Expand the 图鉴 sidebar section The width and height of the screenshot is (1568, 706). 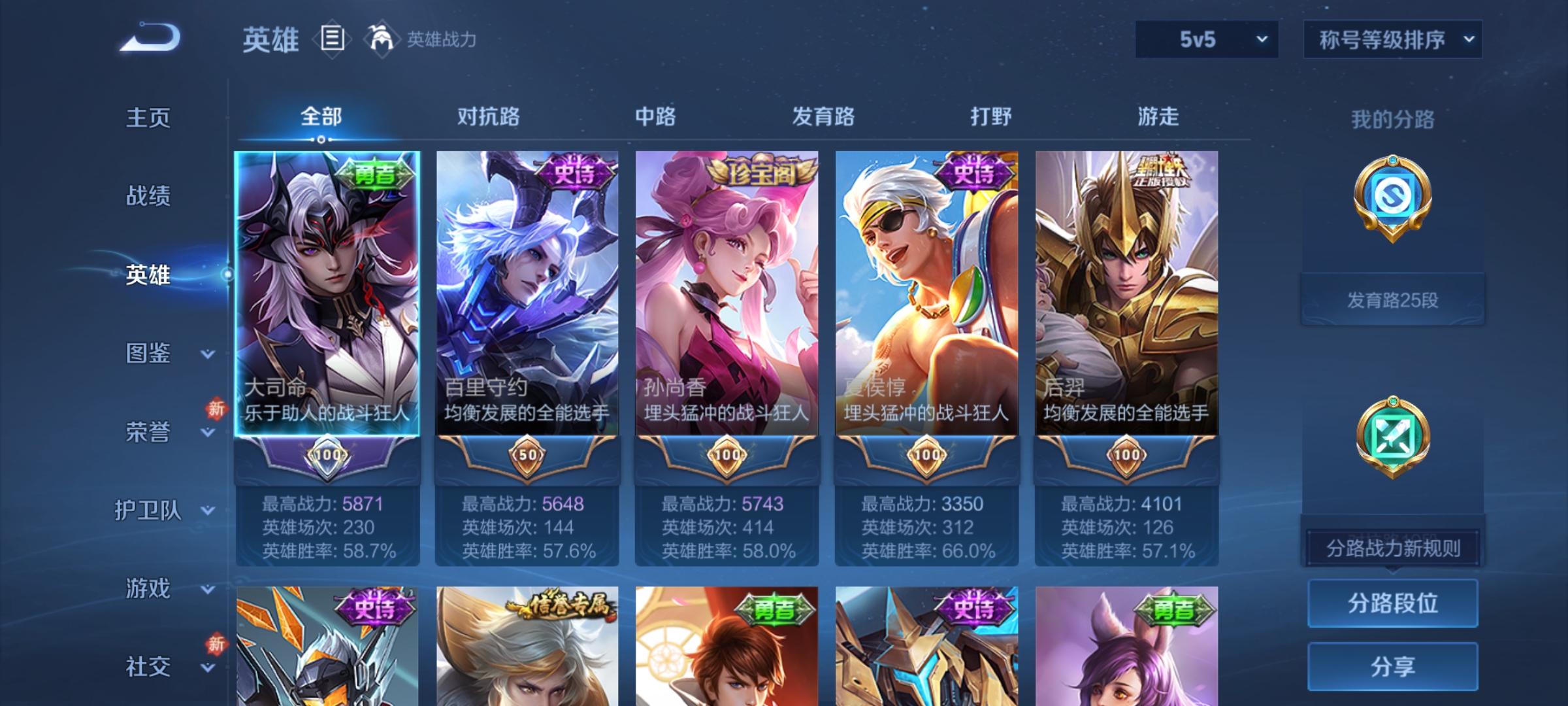(x=148, y=353)
